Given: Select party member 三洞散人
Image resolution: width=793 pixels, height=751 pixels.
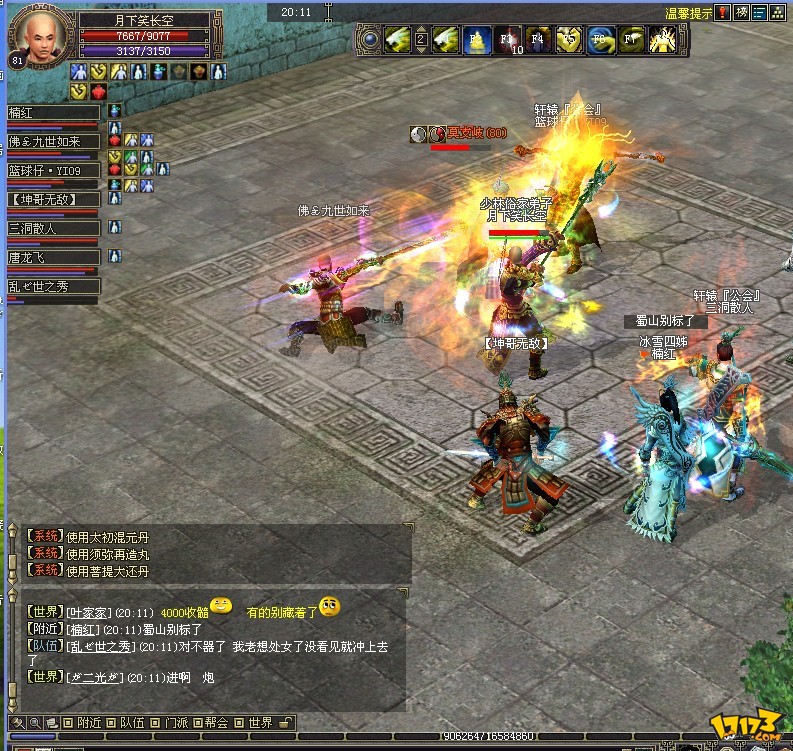Looking at the screenshot, I should (x=53, y=228).
